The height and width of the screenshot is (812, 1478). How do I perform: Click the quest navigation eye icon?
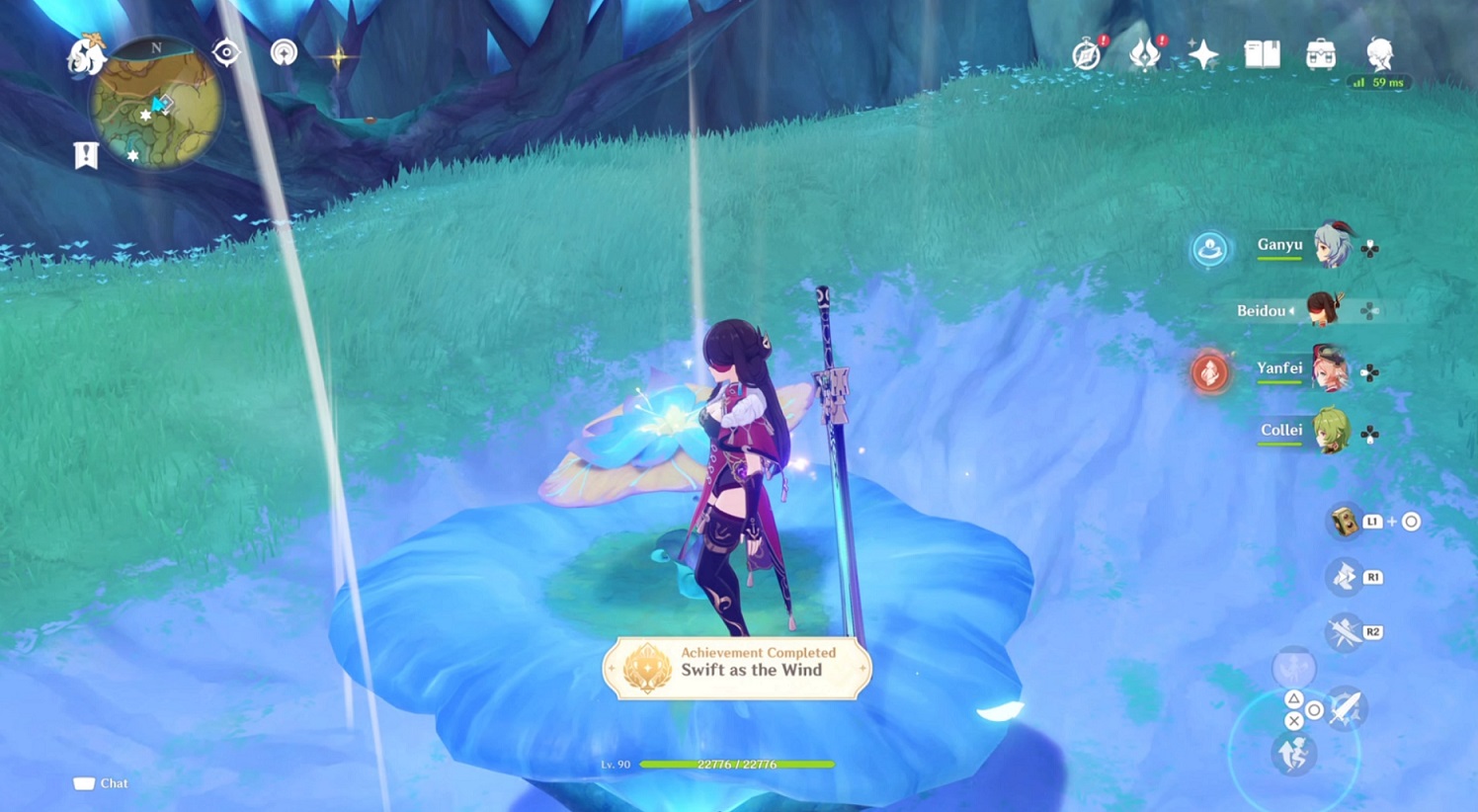point(224,54)
